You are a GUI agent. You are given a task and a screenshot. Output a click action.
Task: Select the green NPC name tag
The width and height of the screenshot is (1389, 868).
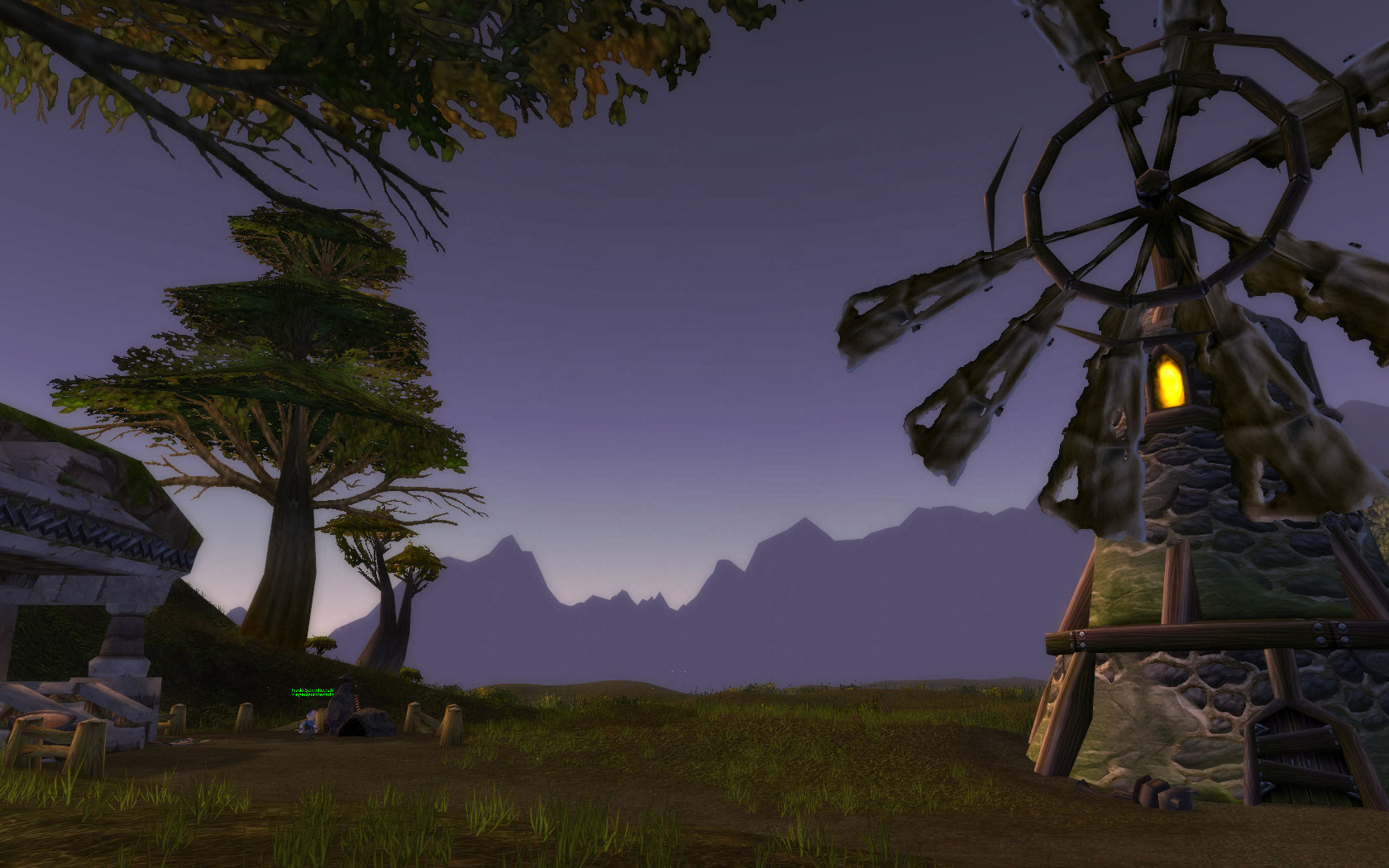point(313,692)
